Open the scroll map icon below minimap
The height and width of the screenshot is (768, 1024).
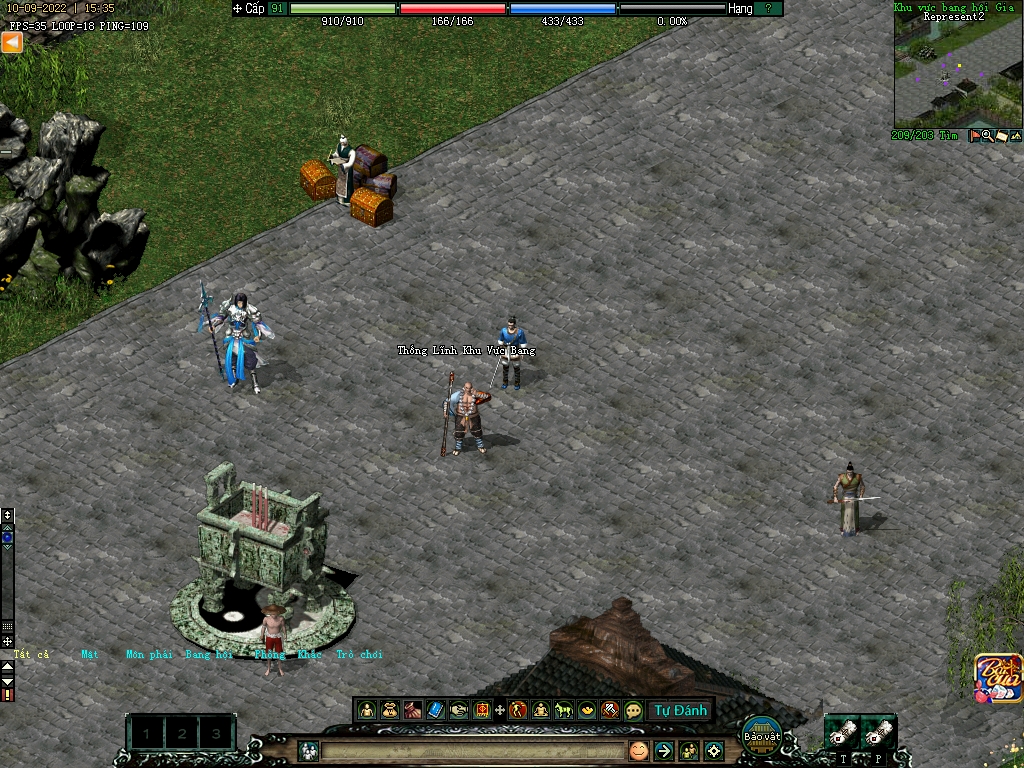click(1001, 136)
